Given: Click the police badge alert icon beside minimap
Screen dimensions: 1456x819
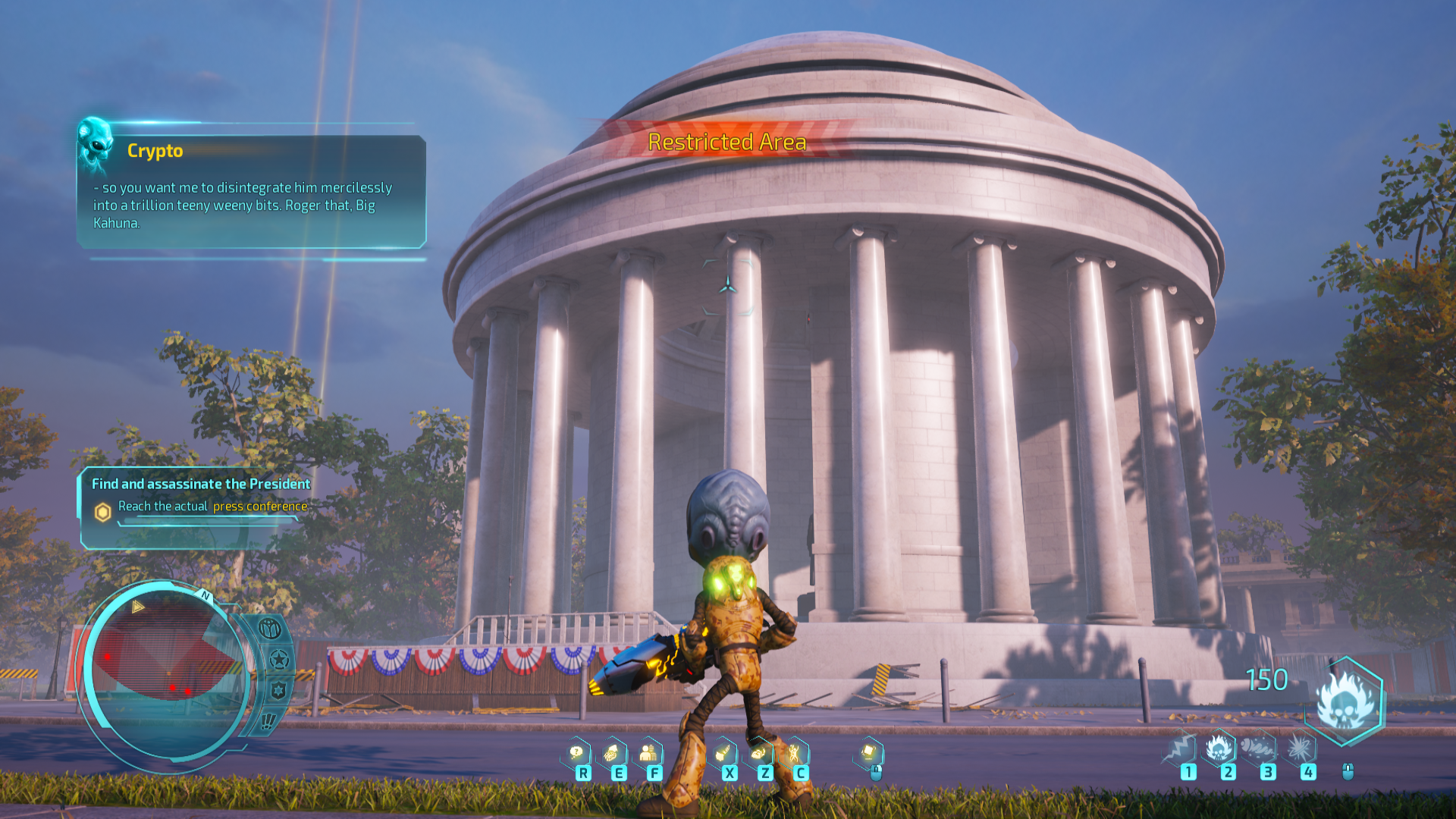Looking at the screenshot, I should coord(278,690).
